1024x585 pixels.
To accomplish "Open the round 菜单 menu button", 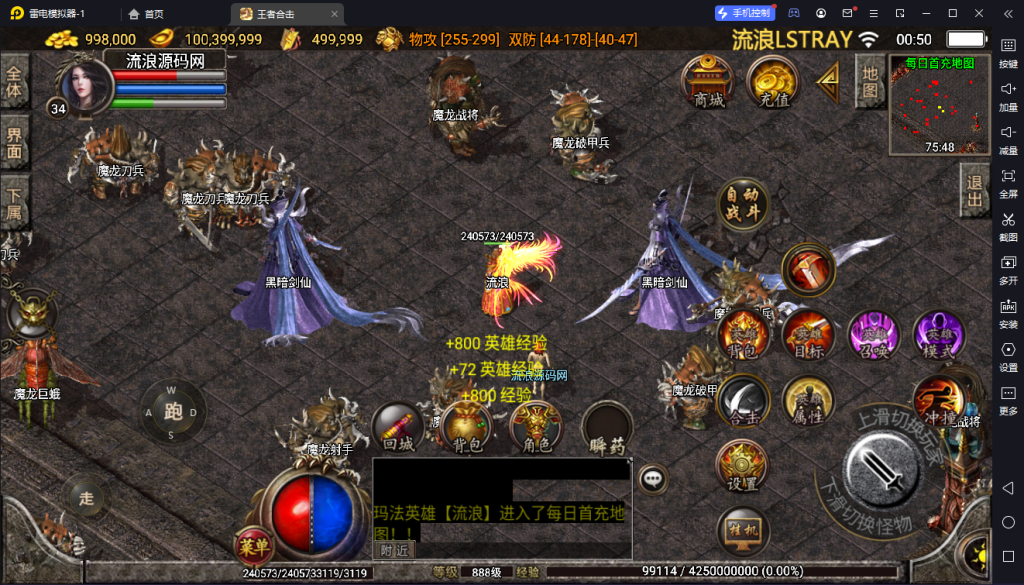I will (252, 546).
